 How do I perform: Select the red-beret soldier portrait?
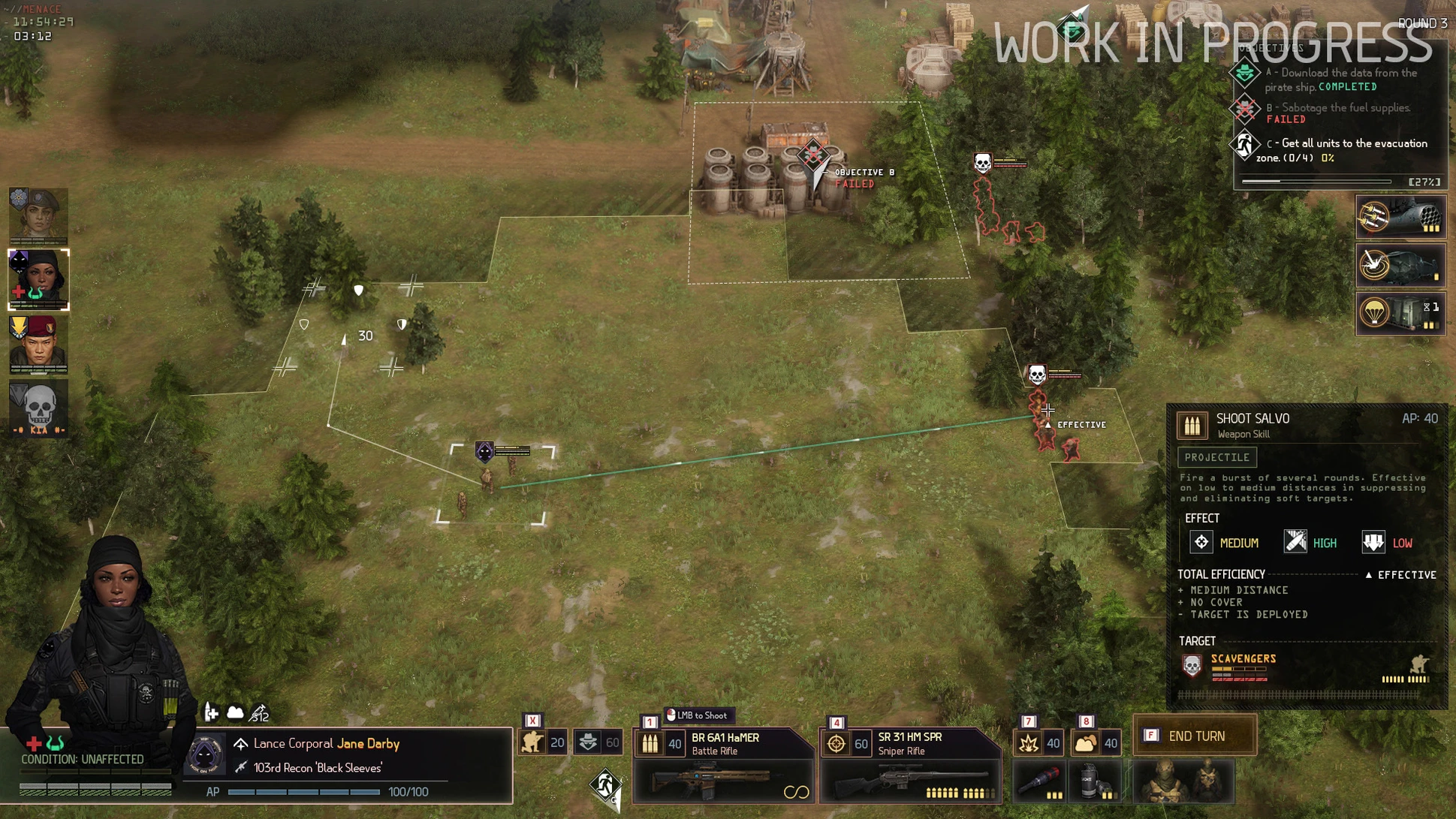coord(38,344)
